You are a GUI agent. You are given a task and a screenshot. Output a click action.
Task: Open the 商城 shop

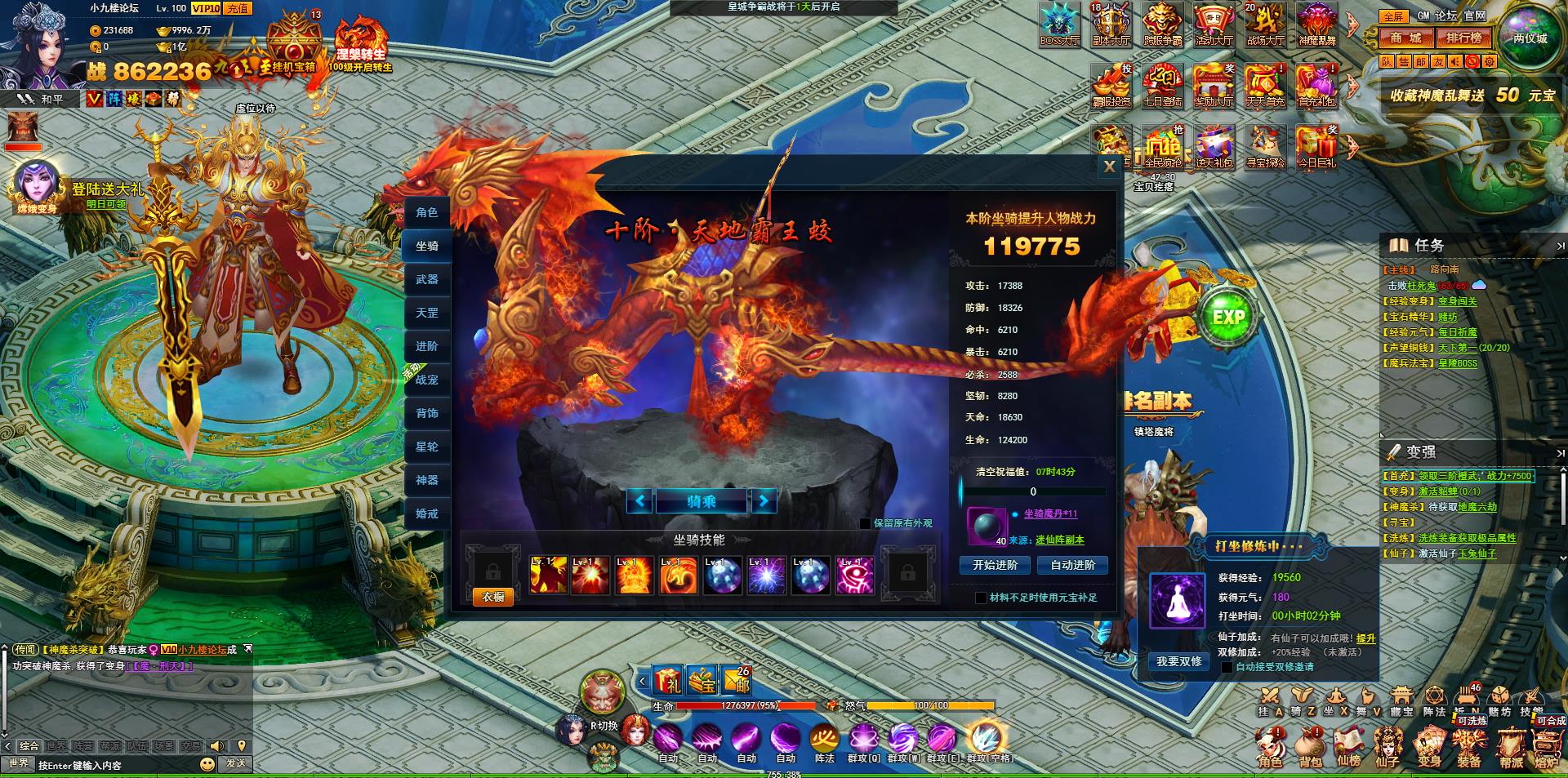pyautogui.click(x=1406, y=38)
